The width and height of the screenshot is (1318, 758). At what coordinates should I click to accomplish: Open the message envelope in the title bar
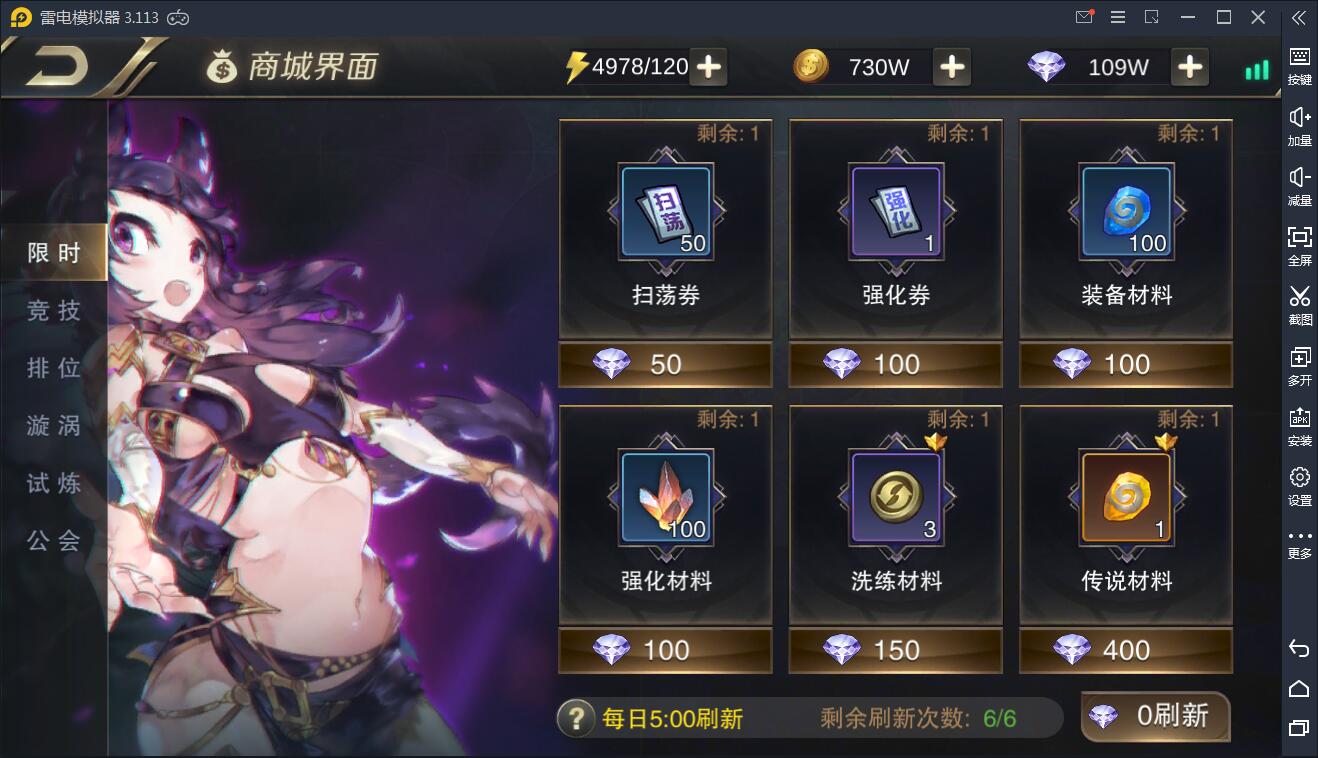tap(1086, 16)
